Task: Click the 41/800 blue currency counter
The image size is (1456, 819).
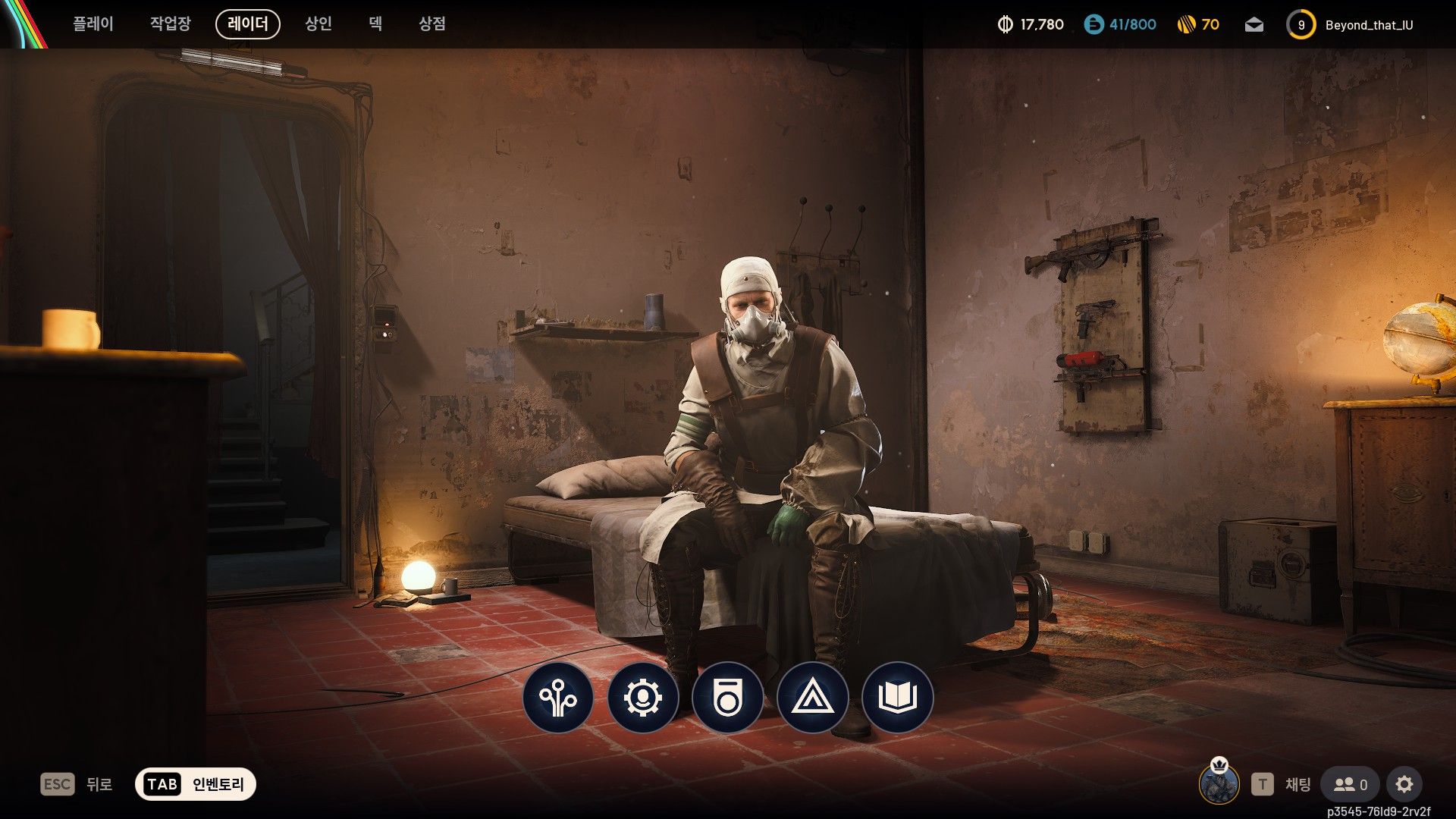Action: 1120,25
